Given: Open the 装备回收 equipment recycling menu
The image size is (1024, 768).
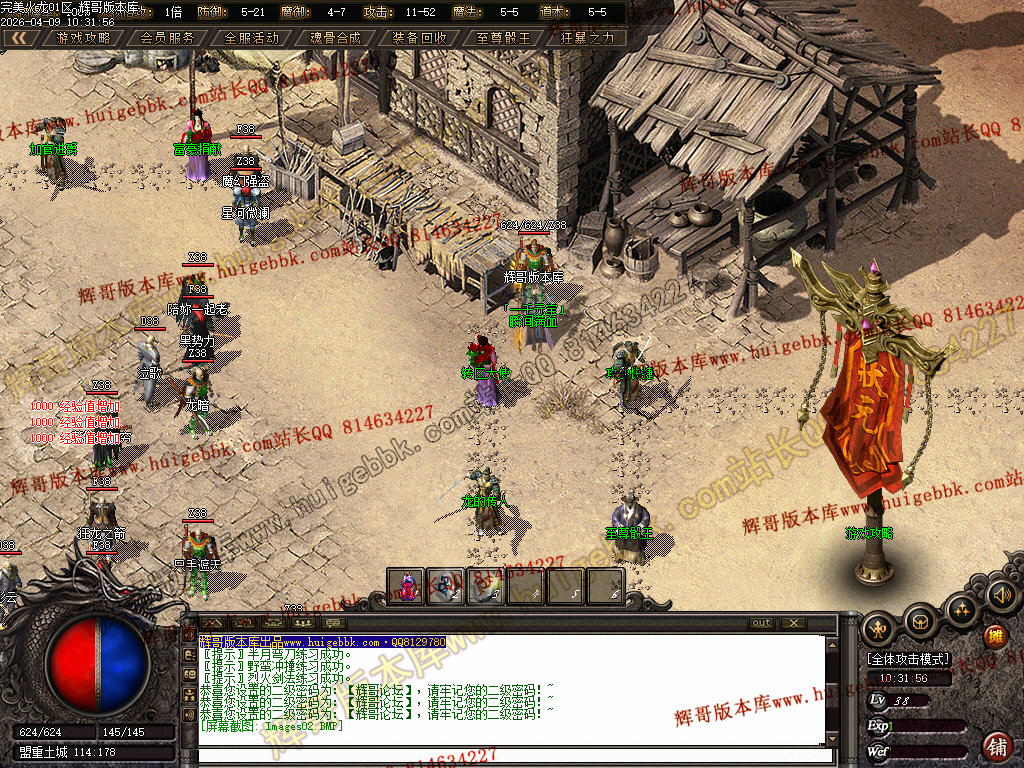Looking at the screenshot, I should [x=419, y=38].
